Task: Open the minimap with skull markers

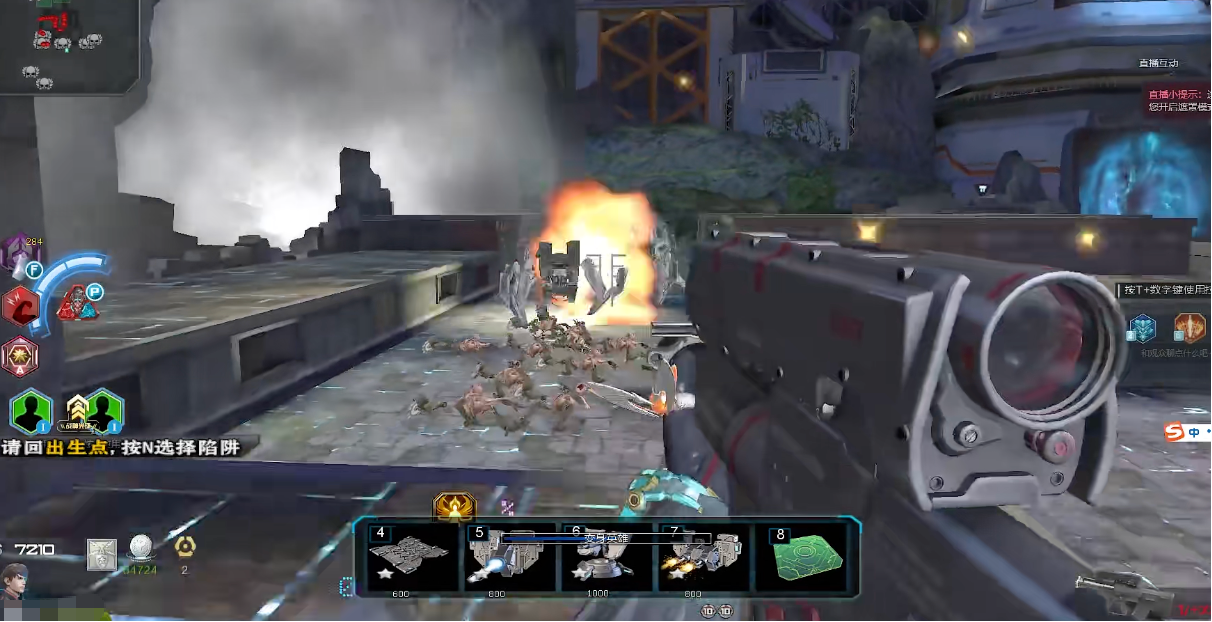Action: click(68, 45)
